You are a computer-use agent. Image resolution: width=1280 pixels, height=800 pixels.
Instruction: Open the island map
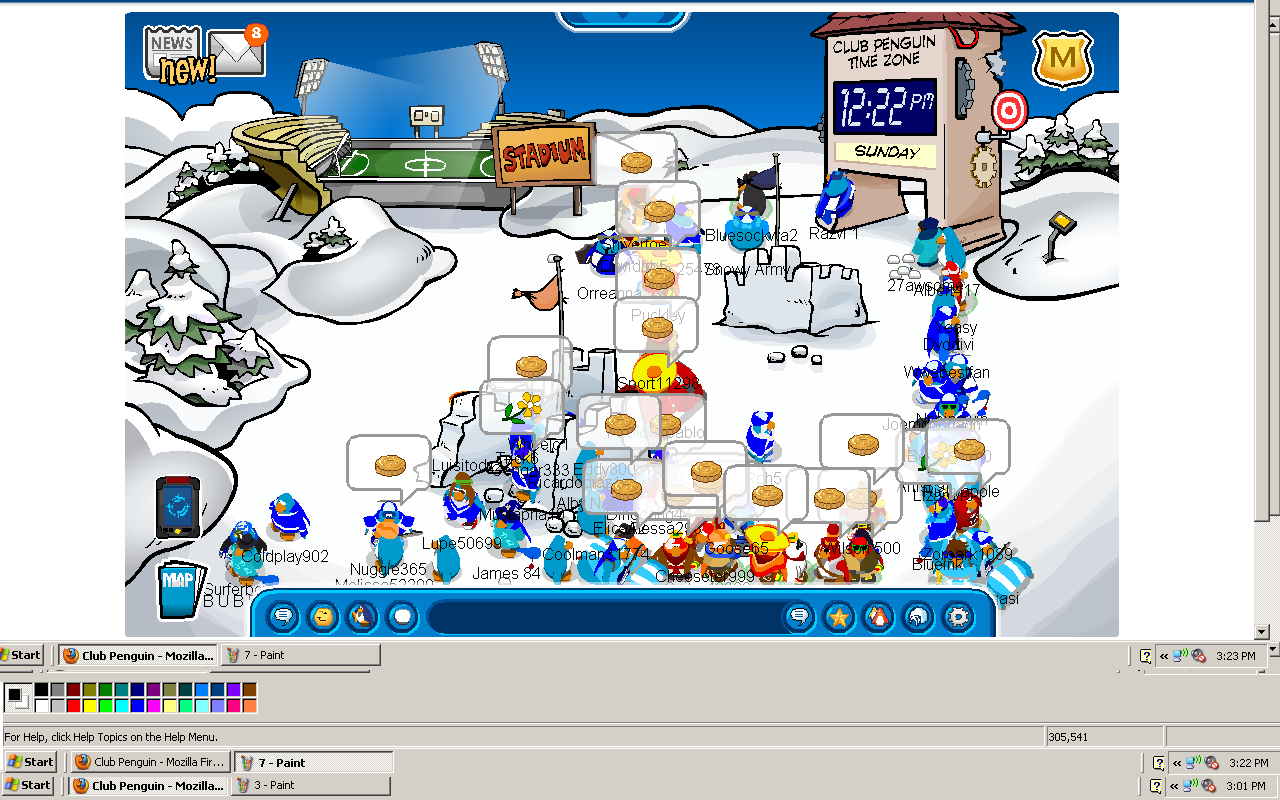(x=177, y=591)
